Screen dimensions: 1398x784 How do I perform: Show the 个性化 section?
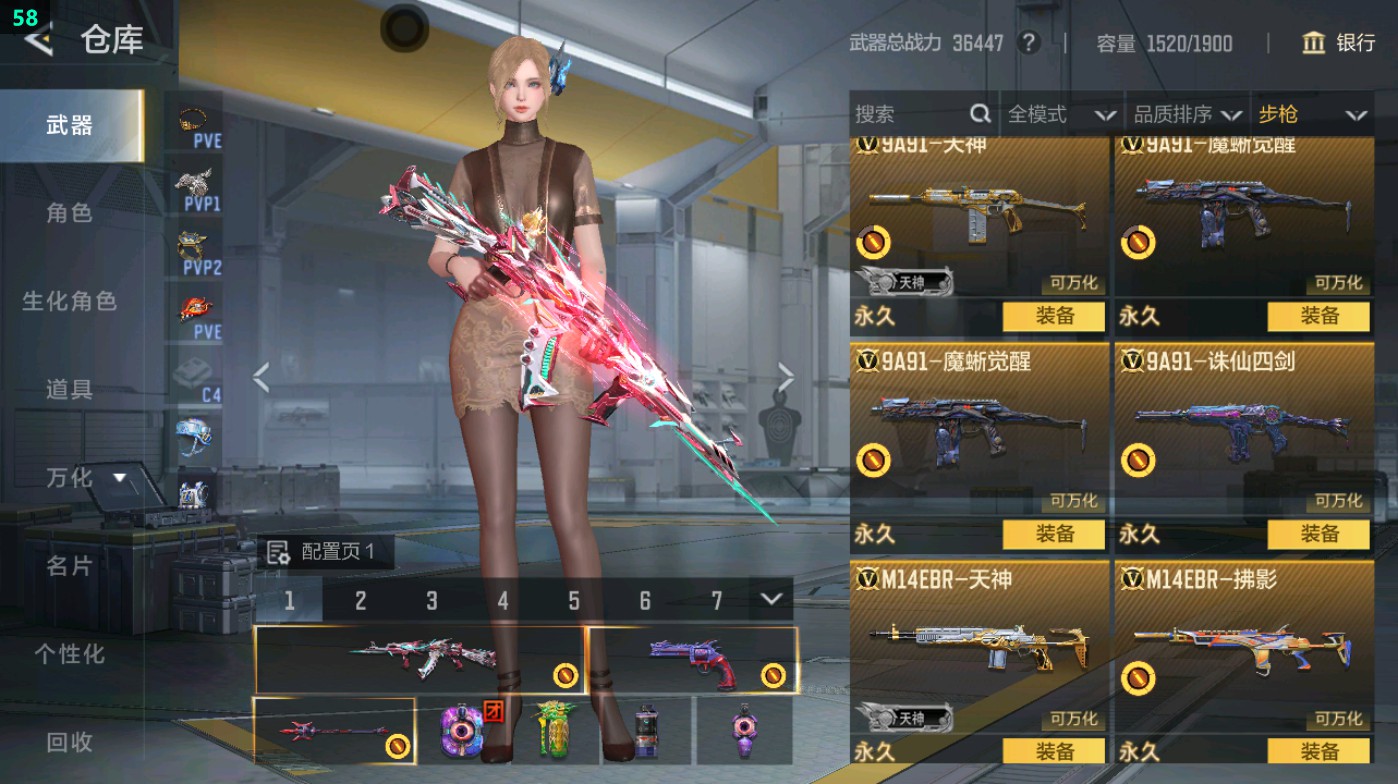[69, 654]
